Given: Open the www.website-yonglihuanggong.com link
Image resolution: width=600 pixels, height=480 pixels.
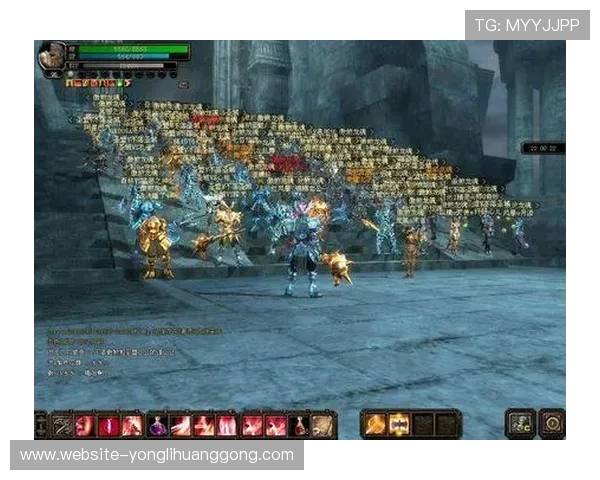Looking at the screenshot, I should point(156,455).
